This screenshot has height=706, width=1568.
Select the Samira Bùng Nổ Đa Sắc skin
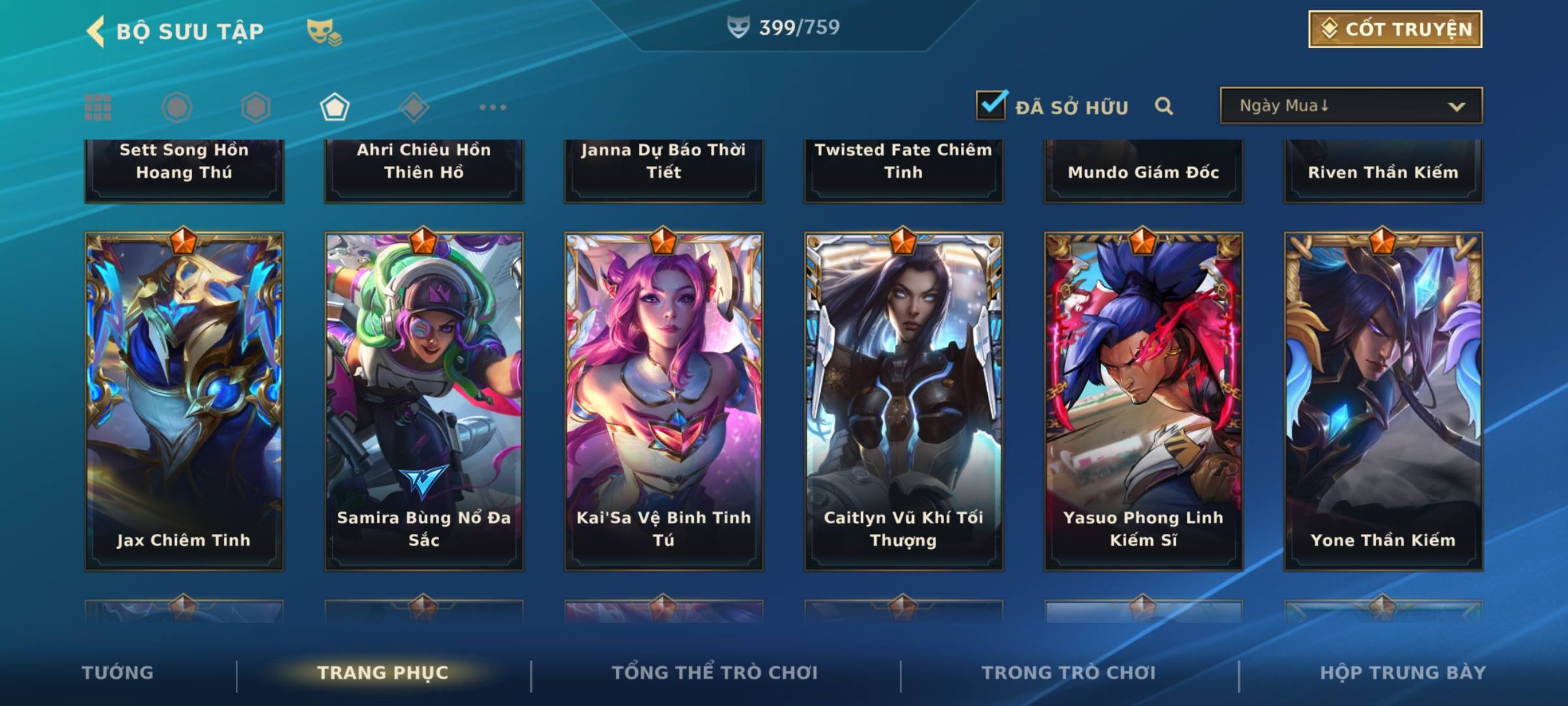[x=424, y=401]
